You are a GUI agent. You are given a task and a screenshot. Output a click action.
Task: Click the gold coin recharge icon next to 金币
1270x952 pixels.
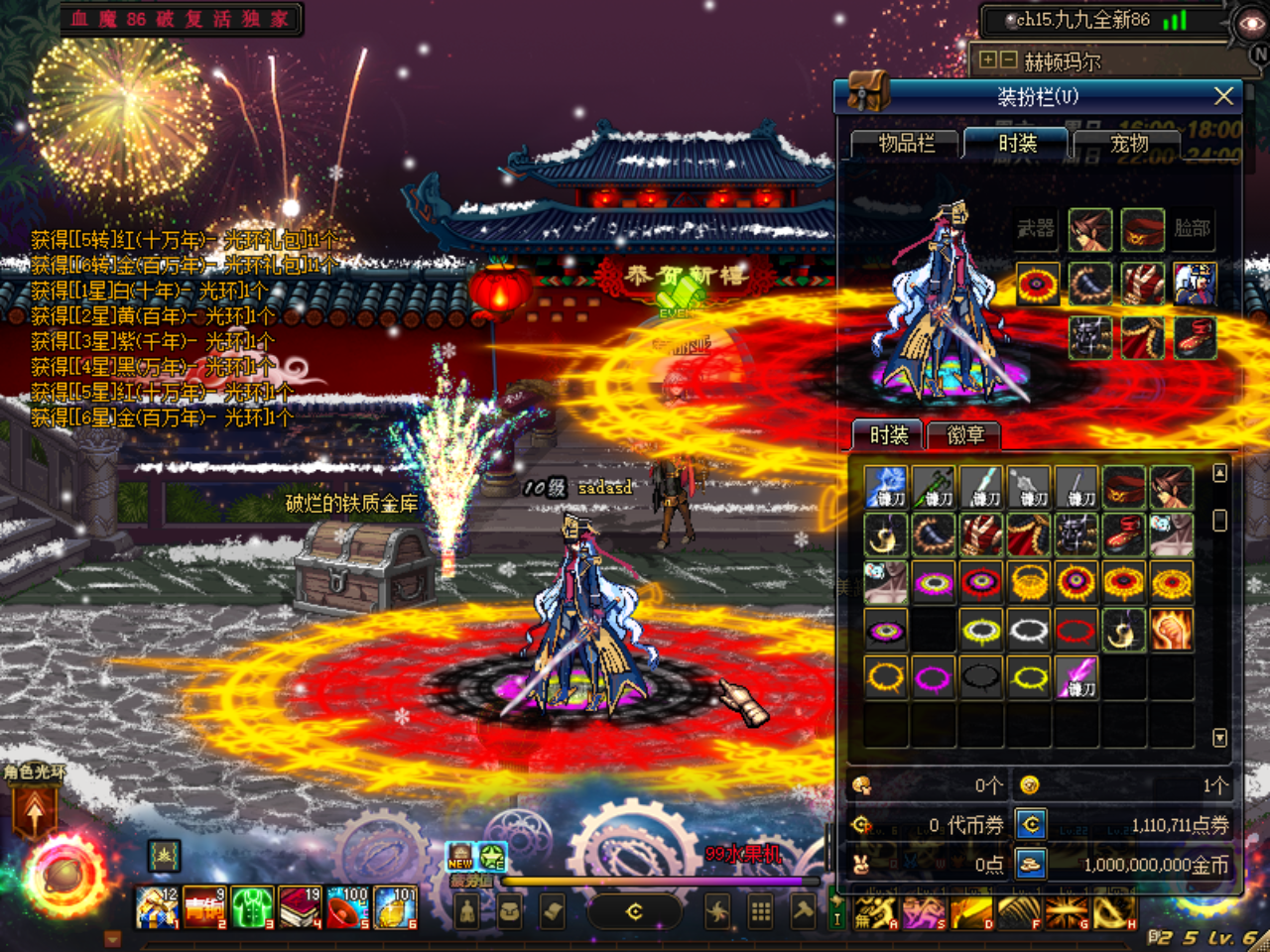pos(1030,865)
